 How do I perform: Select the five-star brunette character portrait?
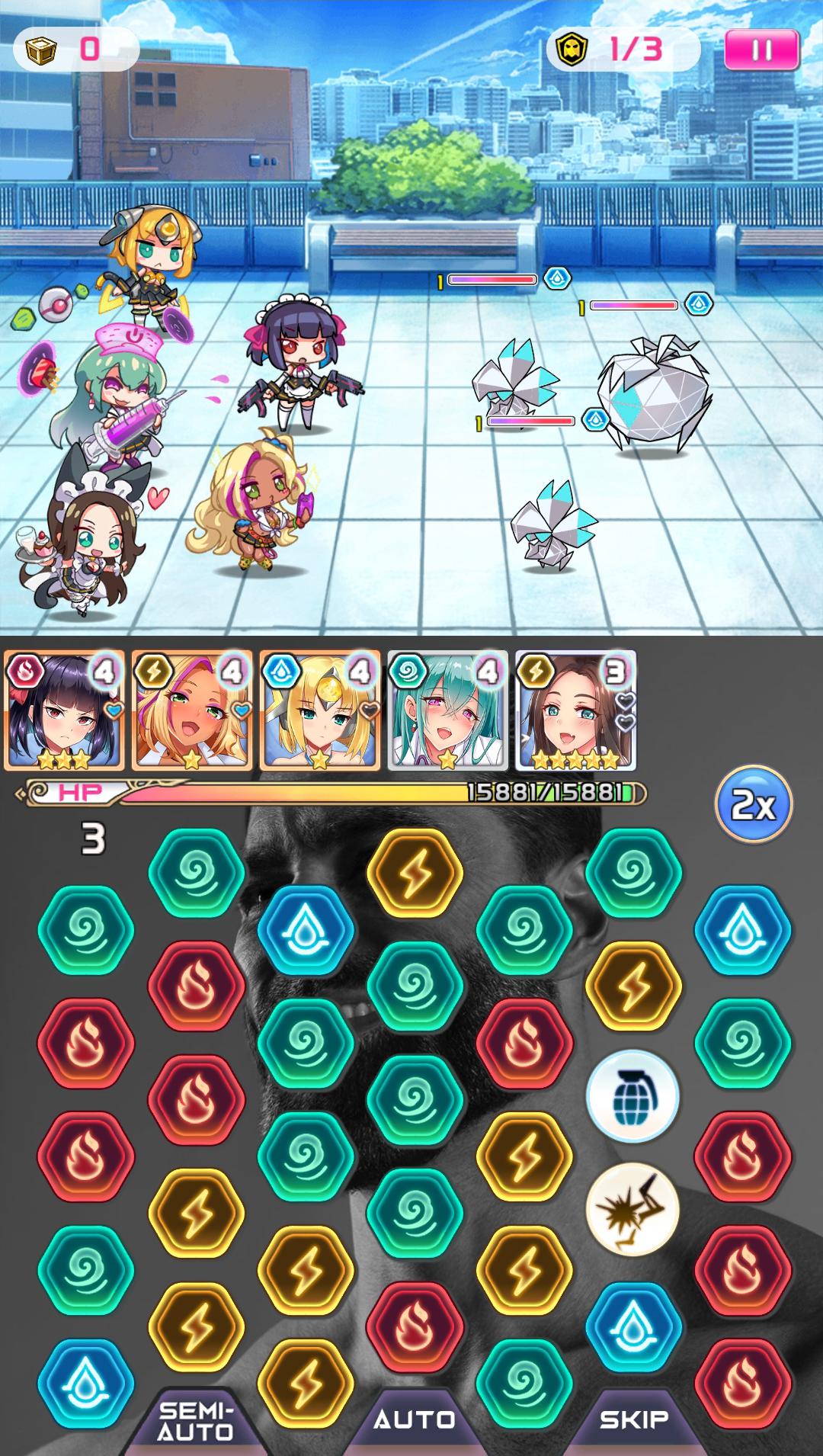click(575, 710)
